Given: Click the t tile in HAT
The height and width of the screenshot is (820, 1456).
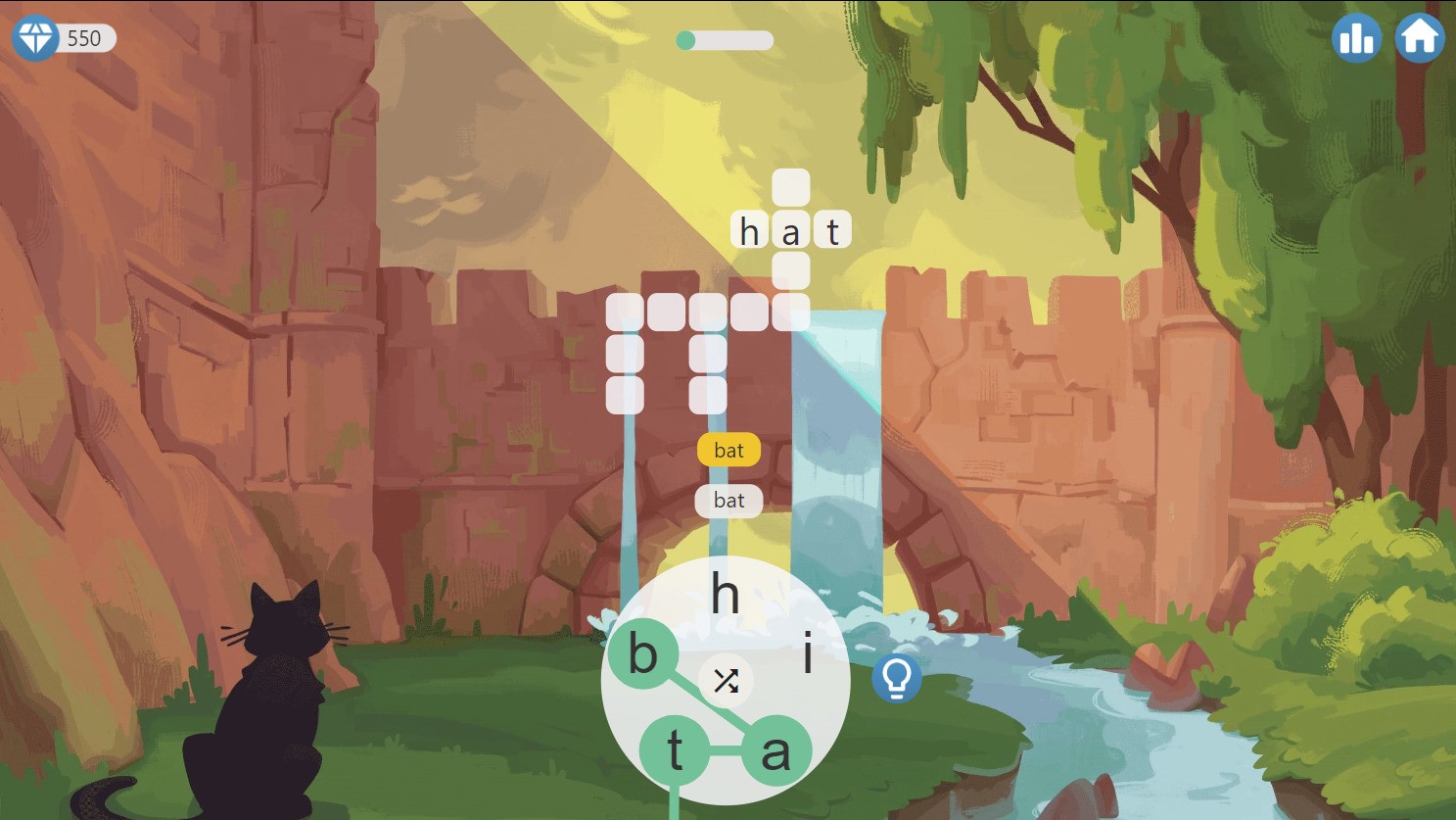Looking at the screenshot, I should click(831, 231).
